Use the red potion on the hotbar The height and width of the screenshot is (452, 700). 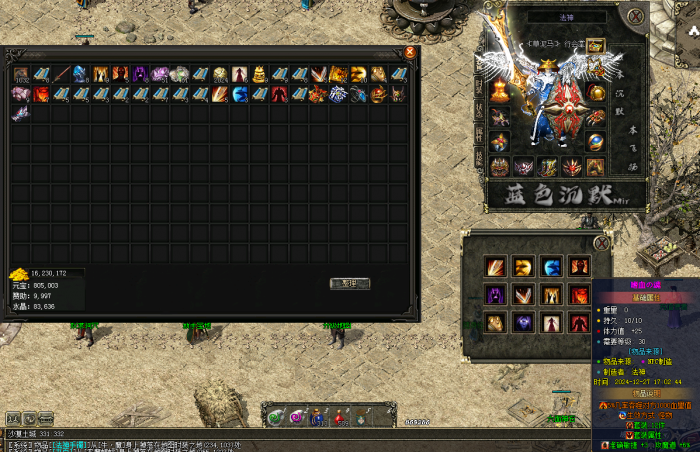click(x=340, y=416)
